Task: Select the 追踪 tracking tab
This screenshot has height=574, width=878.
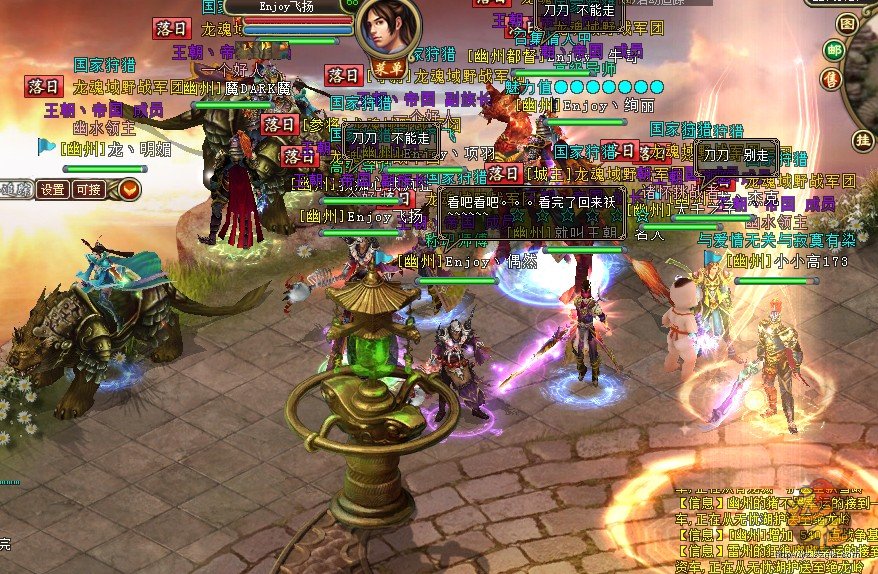Action: tap(14, 189)
